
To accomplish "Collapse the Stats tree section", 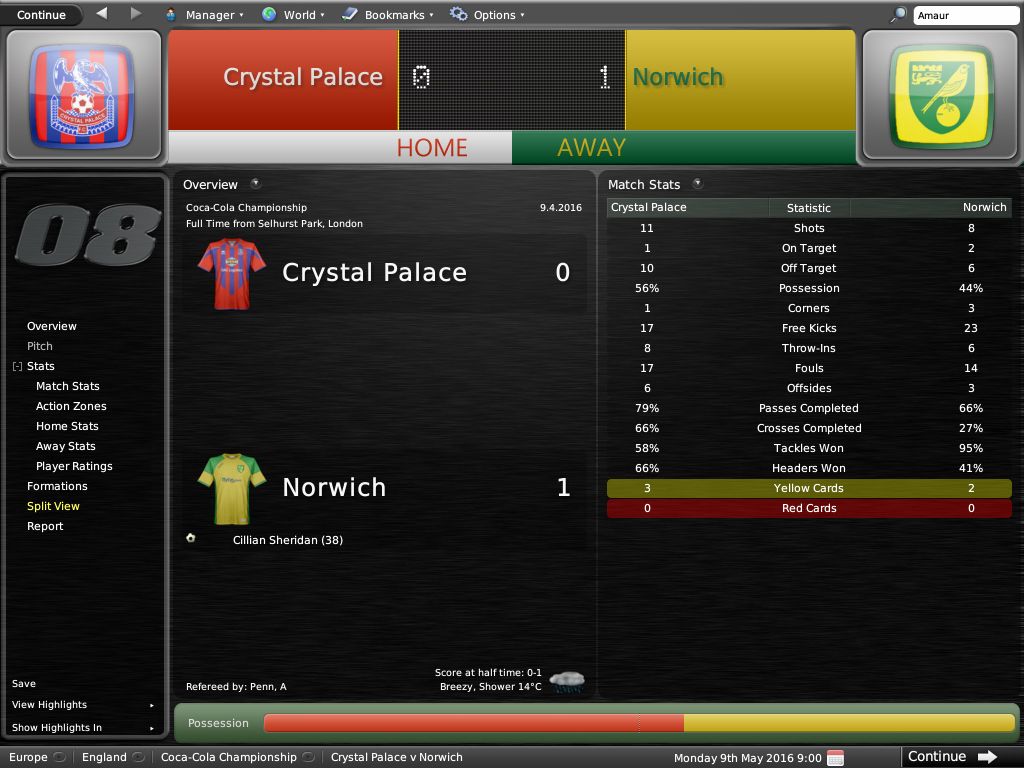I will (17, 367).
